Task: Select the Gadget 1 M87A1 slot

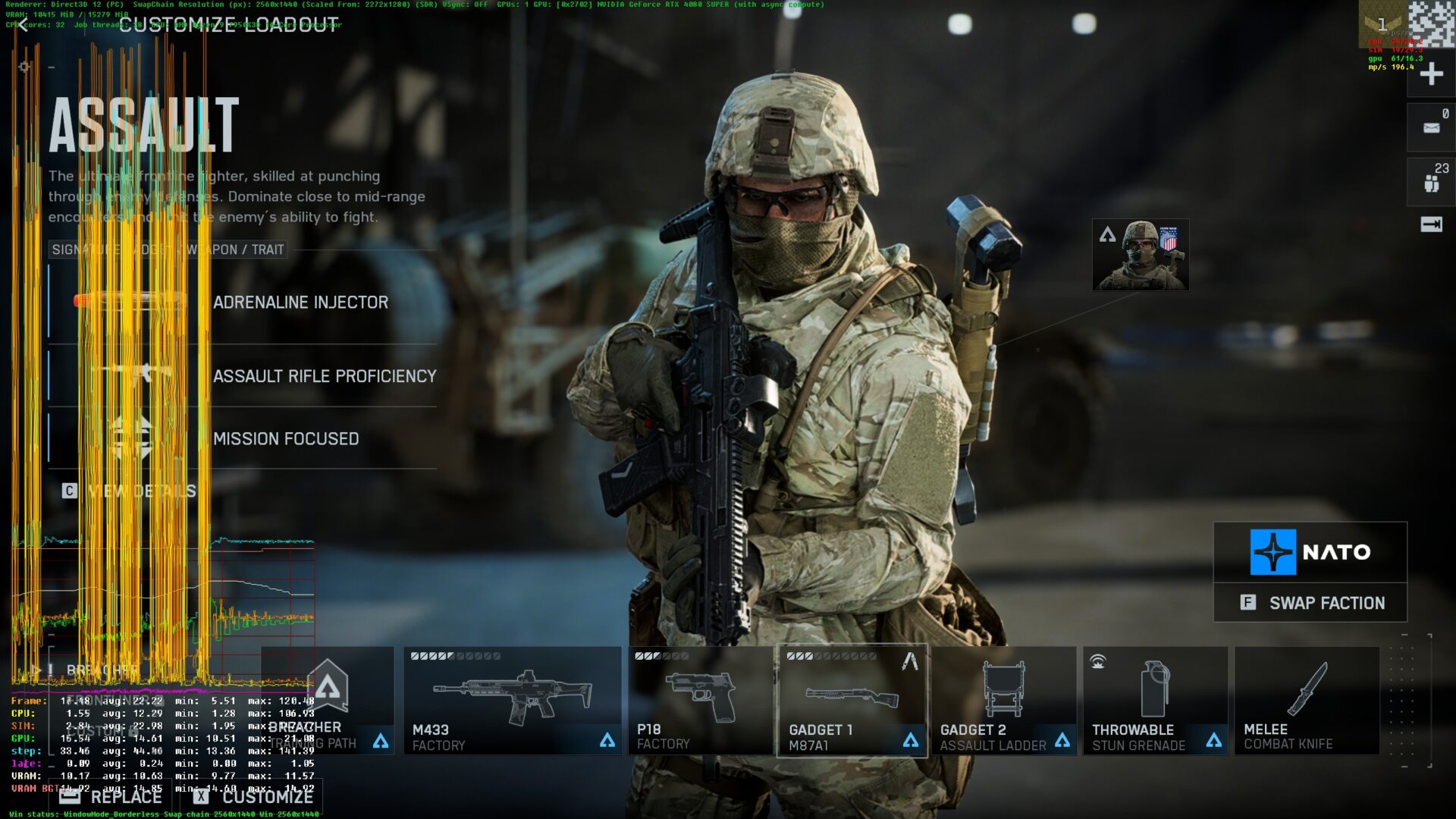Action: [x=852, y=700]
